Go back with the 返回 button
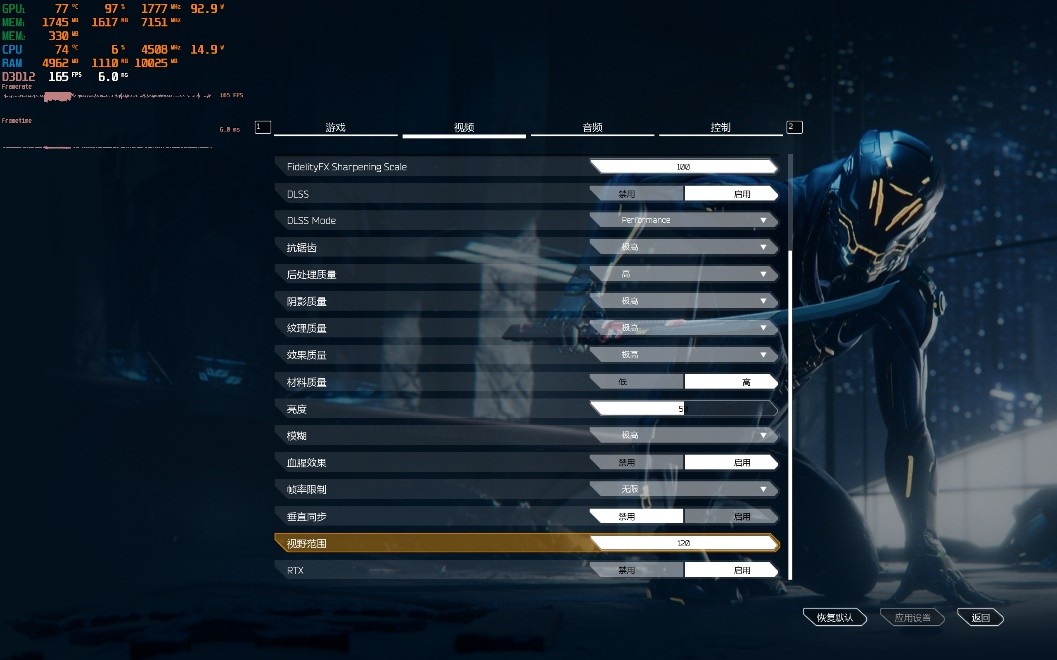Viewport: 1057px width, 660px height. 979,618
